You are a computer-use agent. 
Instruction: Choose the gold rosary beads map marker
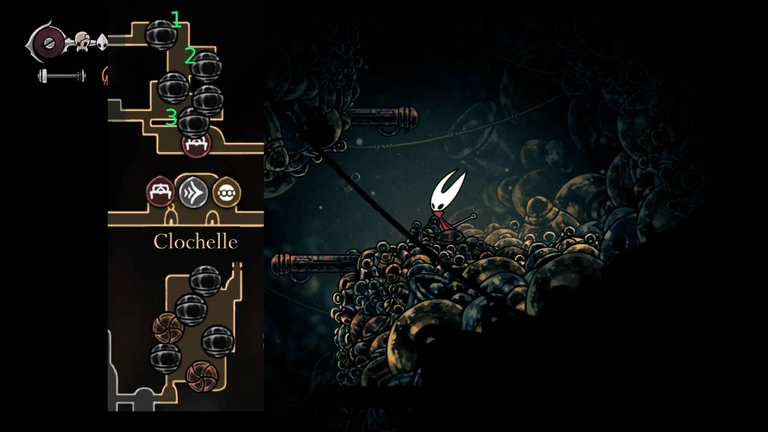[227, 191]
